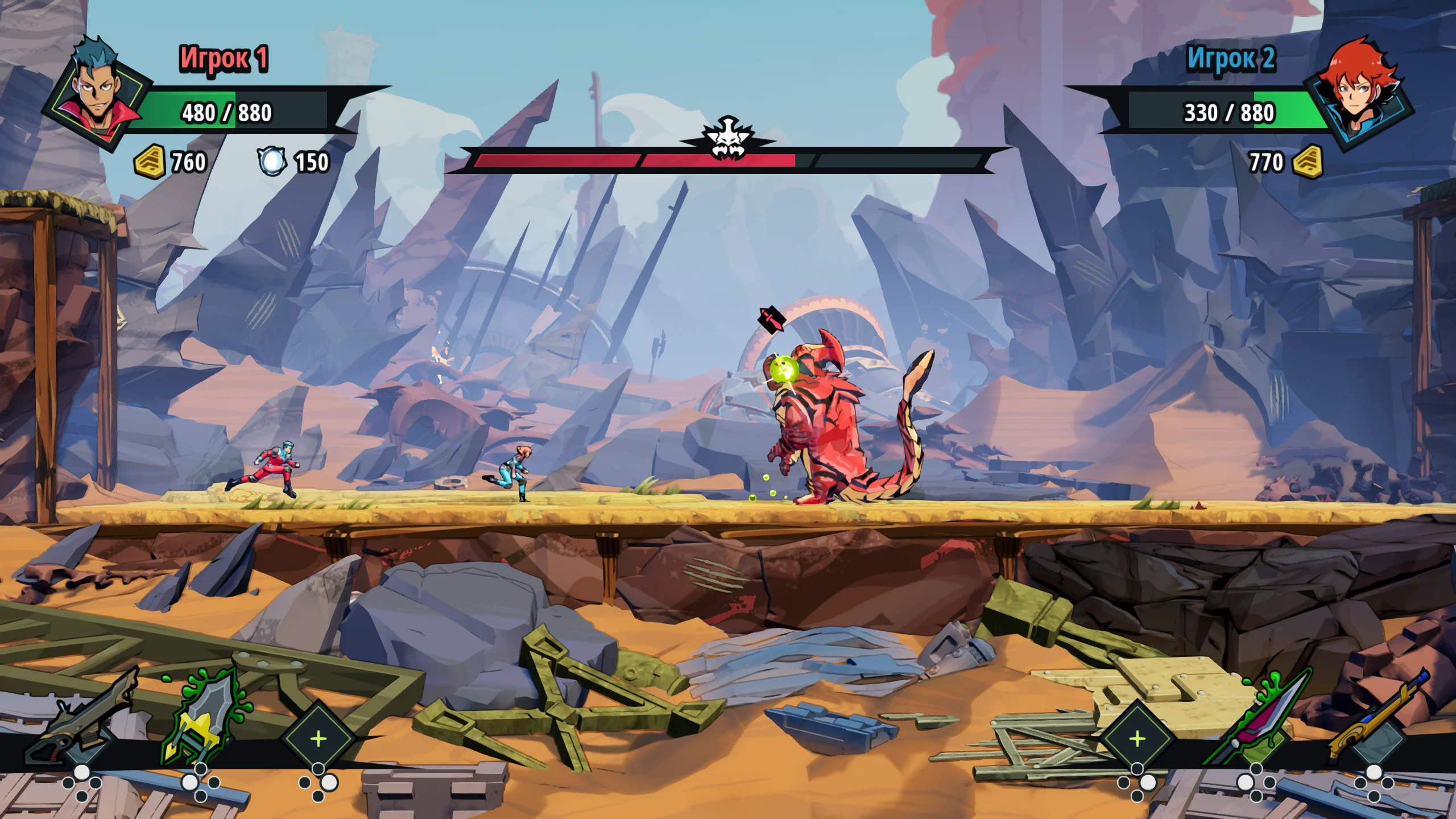This screenshot has width=1456, height=819.
Task: Open the empty plus slot beside Player 2's weapons
Action: coord(1137,739)
